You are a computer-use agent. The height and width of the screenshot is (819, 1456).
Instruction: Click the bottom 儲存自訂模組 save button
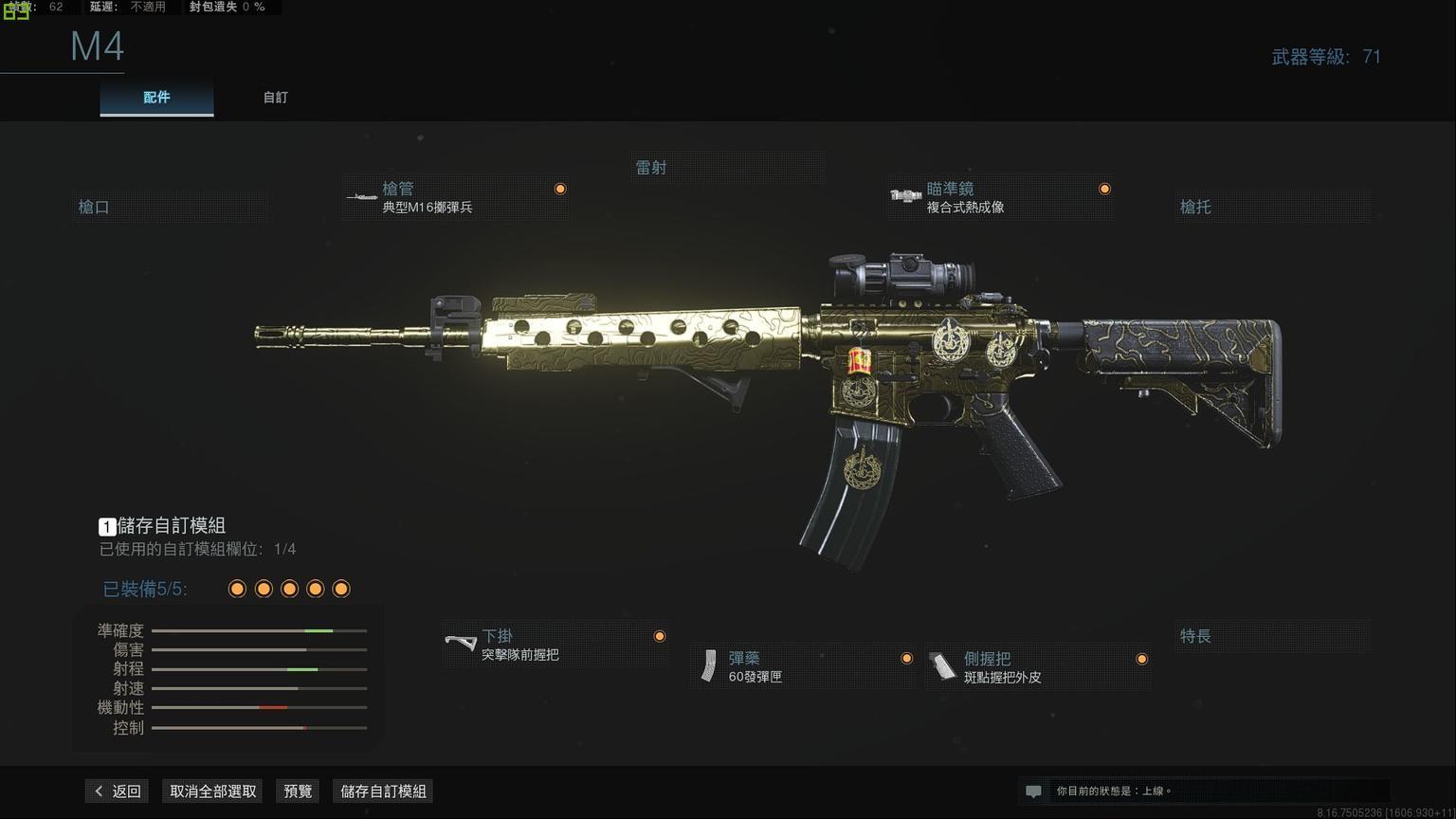pos(384,792)
